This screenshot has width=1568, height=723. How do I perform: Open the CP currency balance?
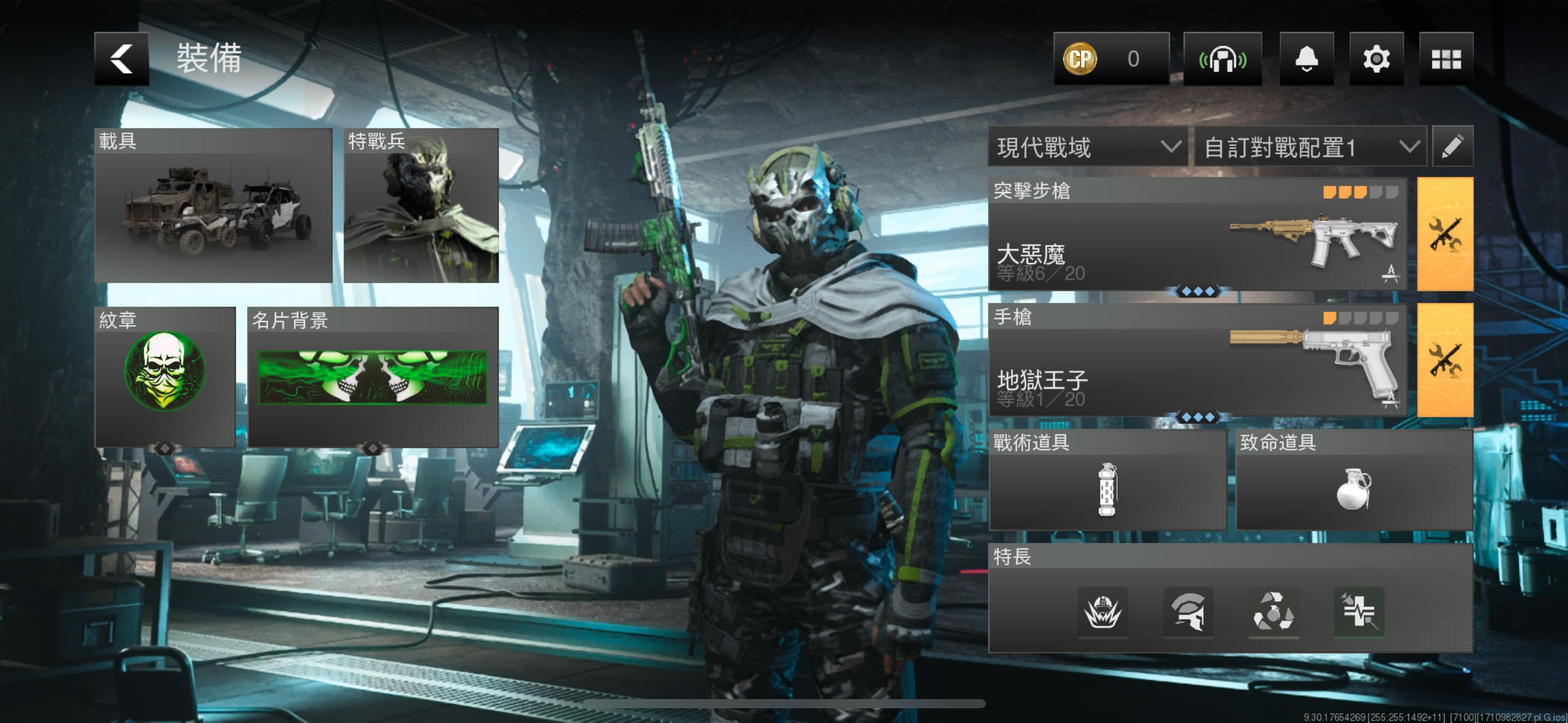1111,59
